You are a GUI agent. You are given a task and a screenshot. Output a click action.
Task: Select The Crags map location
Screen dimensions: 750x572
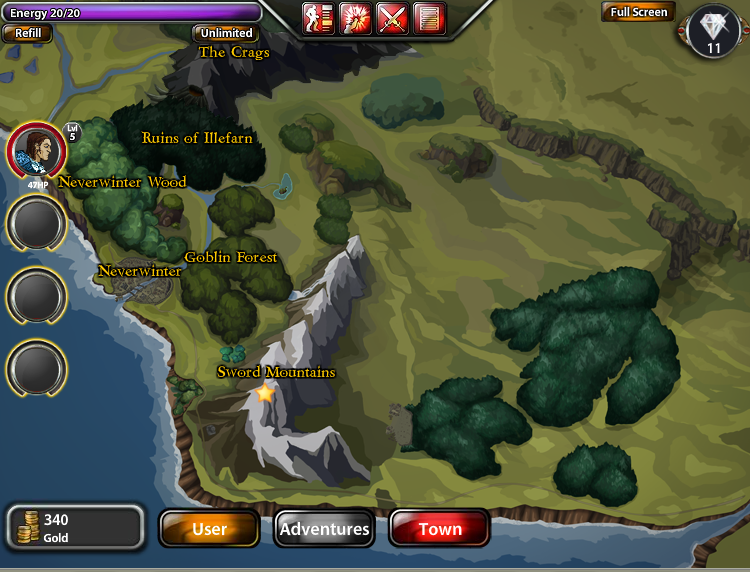click(x=234, y=52)
